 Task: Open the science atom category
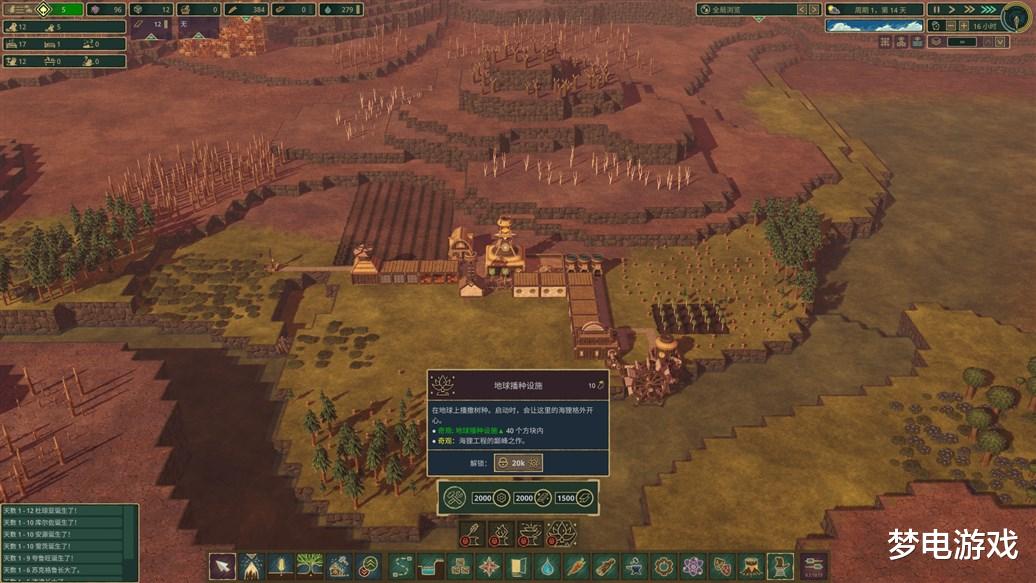pyautogui.click(x=692, y=566)
